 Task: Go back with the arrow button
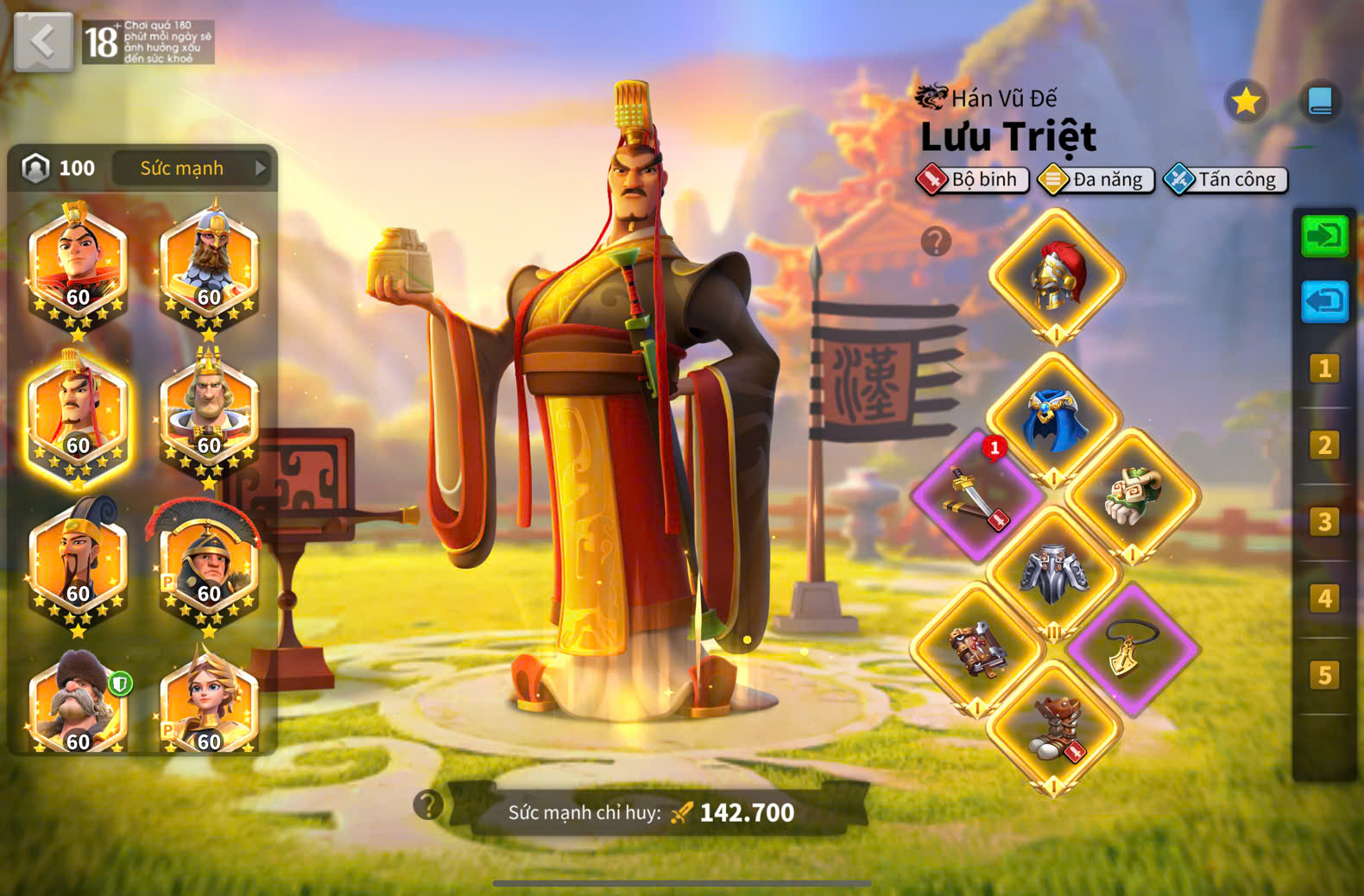pos(43,41)
